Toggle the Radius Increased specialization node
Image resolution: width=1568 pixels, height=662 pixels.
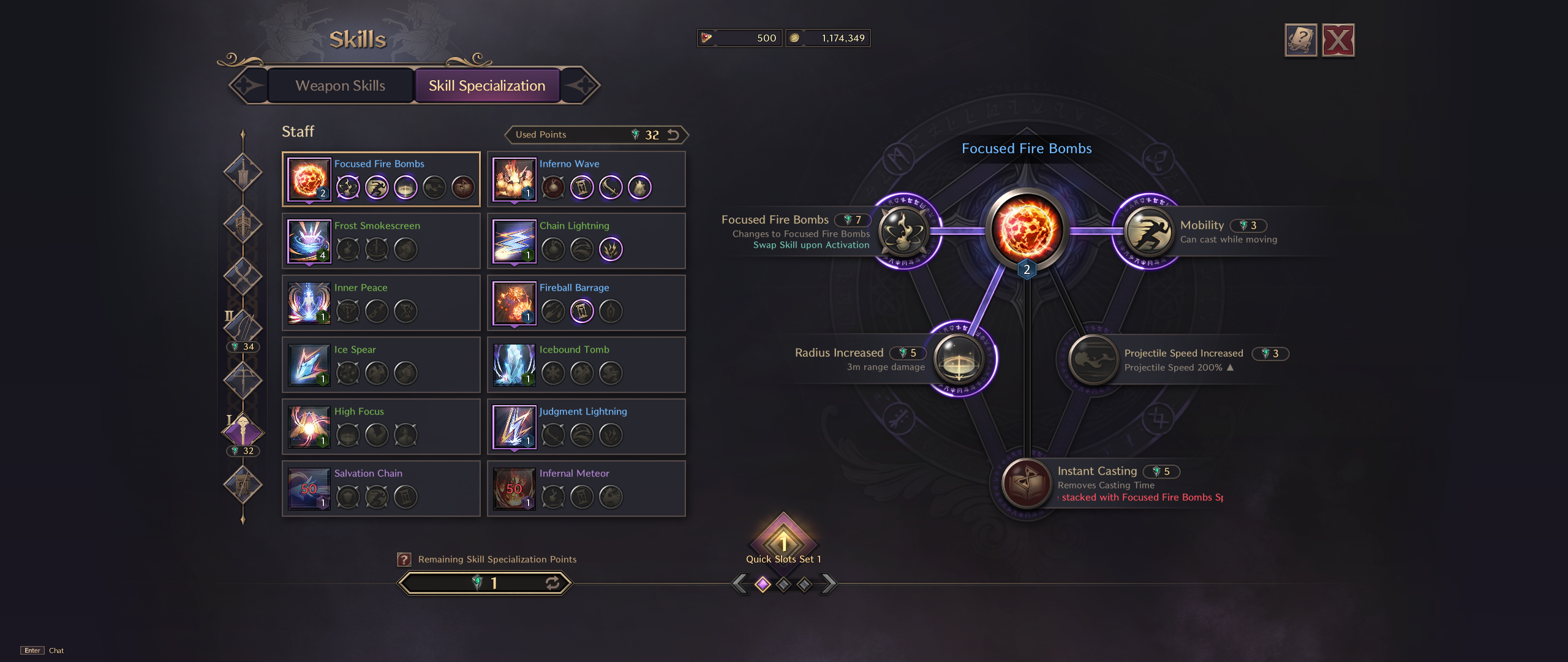click(x=959, y=360)
